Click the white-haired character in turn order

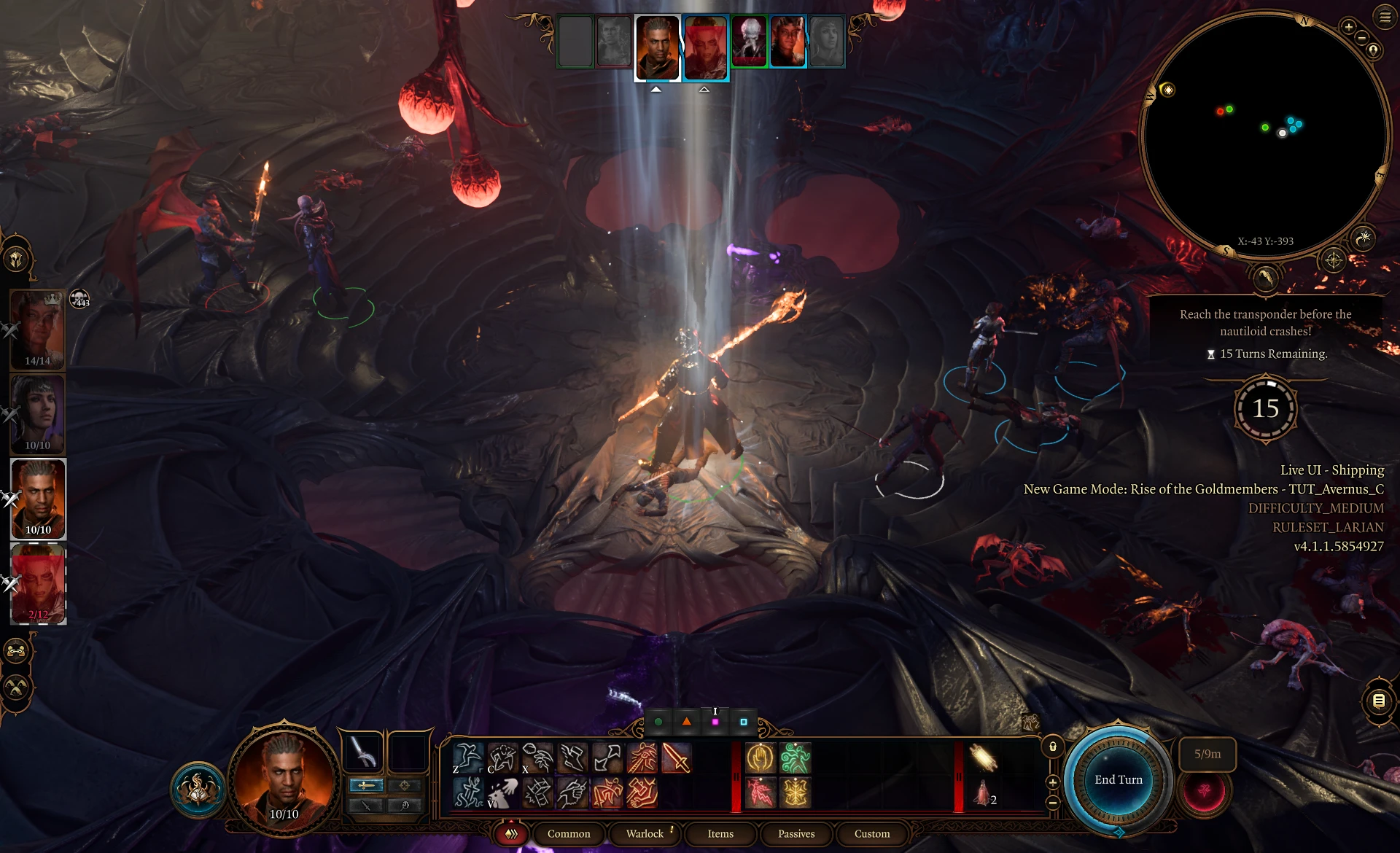pyautogui.click(x=749, y=42)
